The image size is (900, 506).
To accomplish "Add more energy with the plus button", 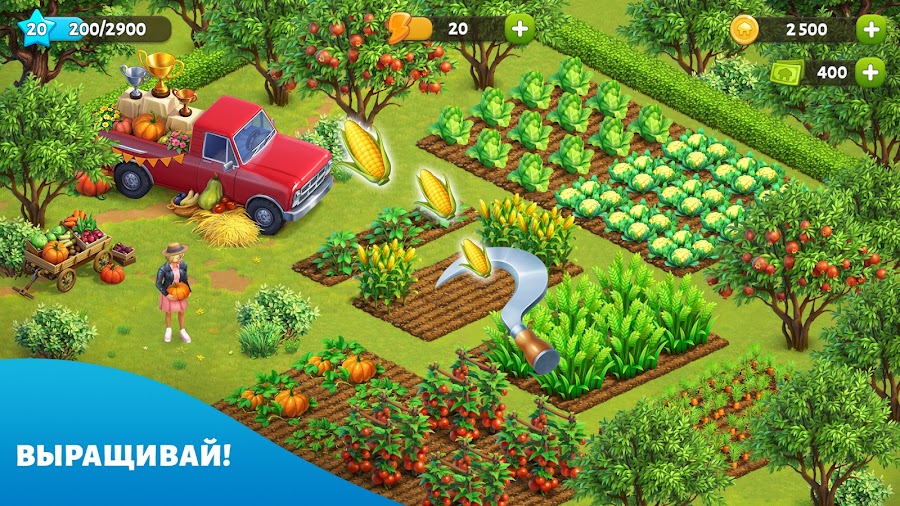I will pyautogui.click(x=520, y=28).
